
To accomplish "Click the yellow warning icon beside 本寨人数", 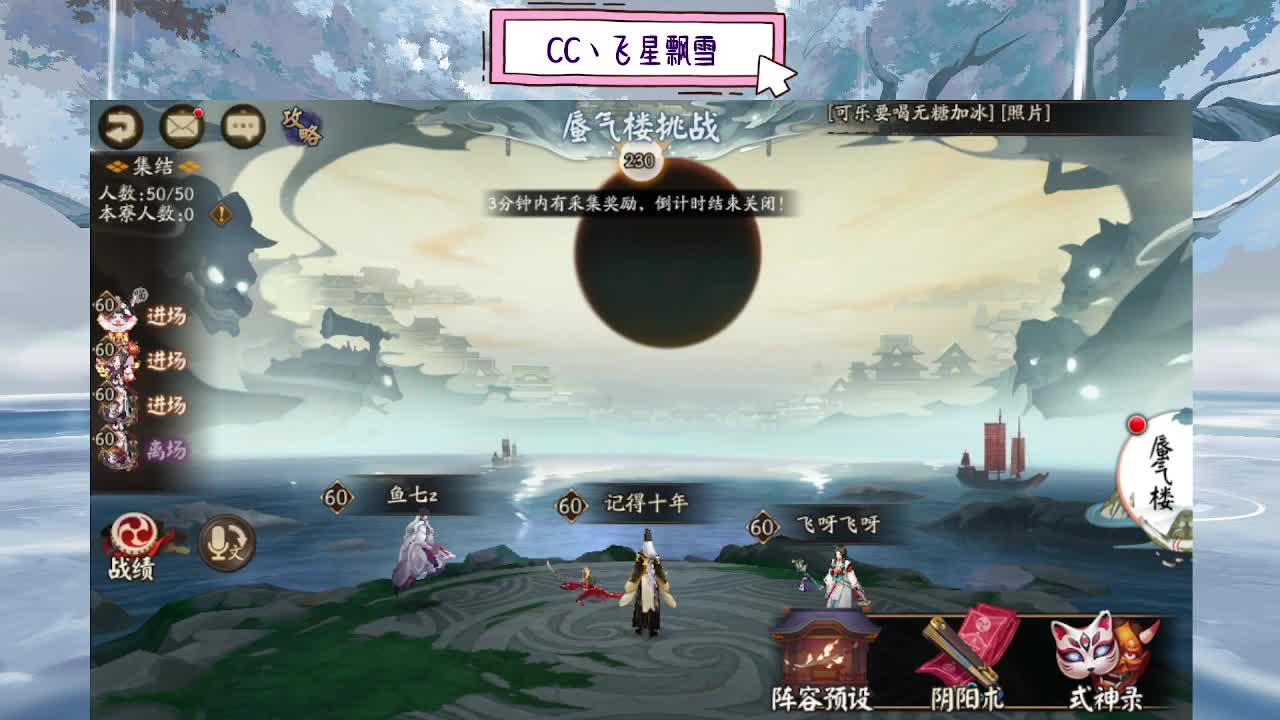I will [x=219, y=211].
